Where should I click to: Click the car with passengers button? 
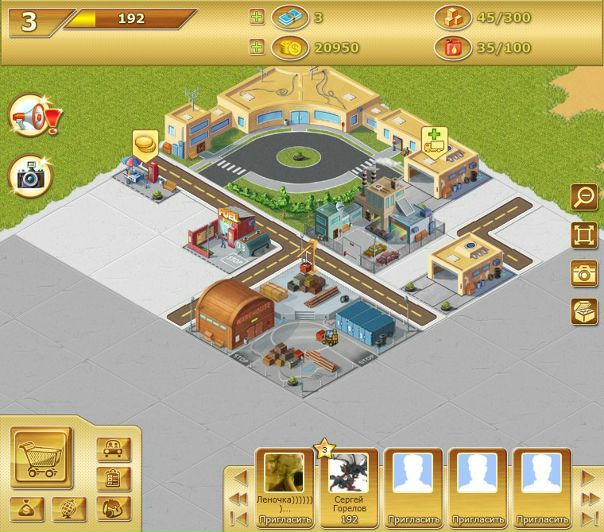pyautogui.click(x=113, y=449)
